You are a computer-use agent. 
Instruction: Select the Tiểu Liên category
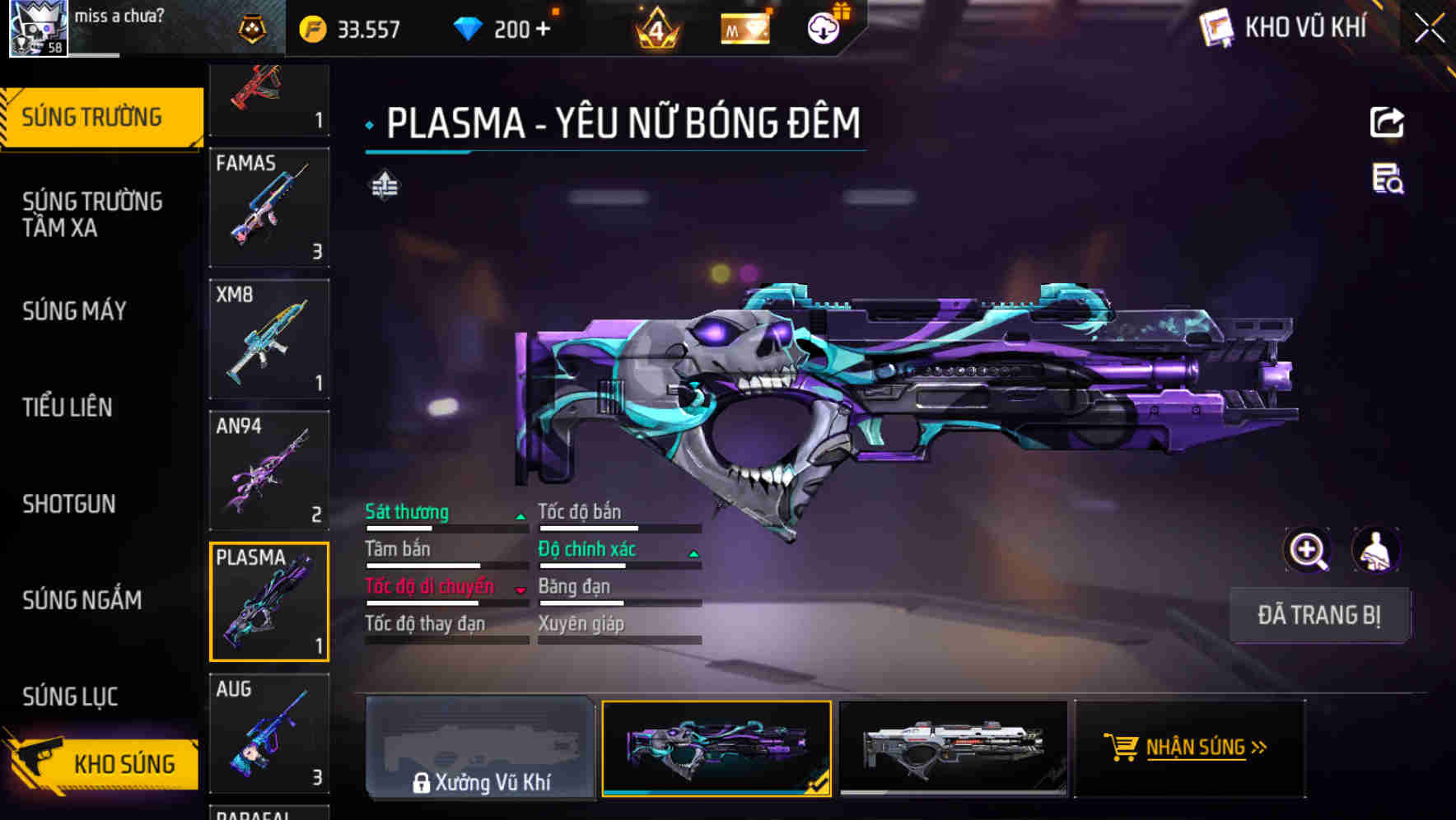click(68, 407)
